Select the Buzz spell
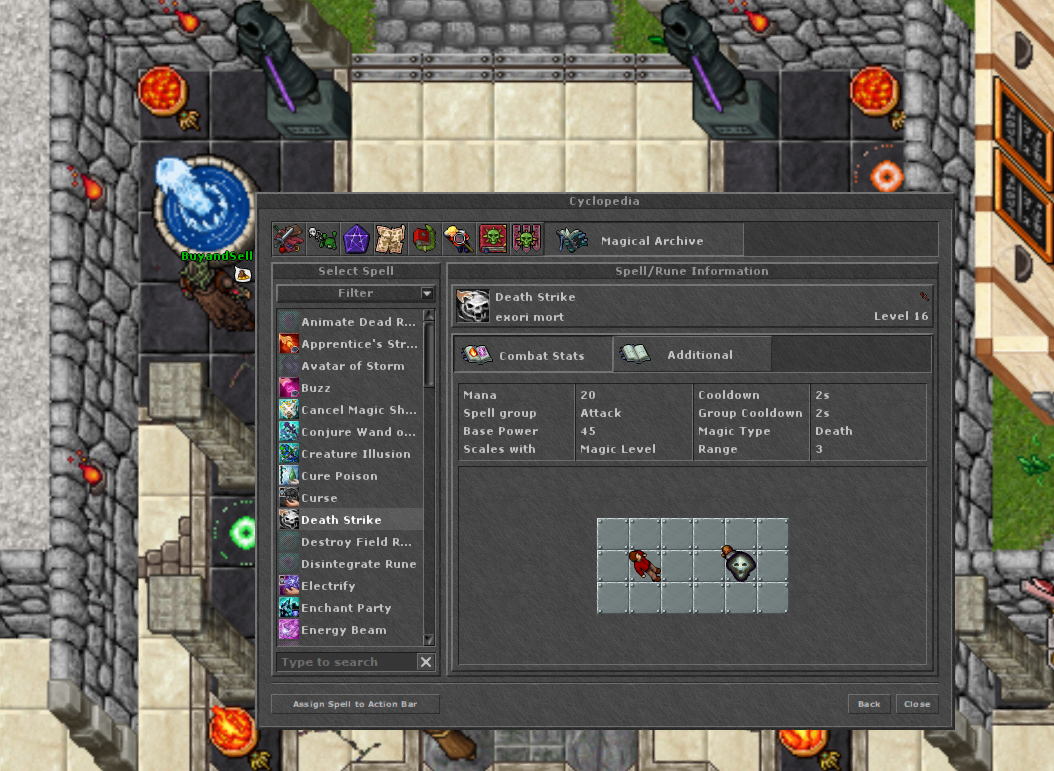The image size is (1054, 771). click(316, 388)
